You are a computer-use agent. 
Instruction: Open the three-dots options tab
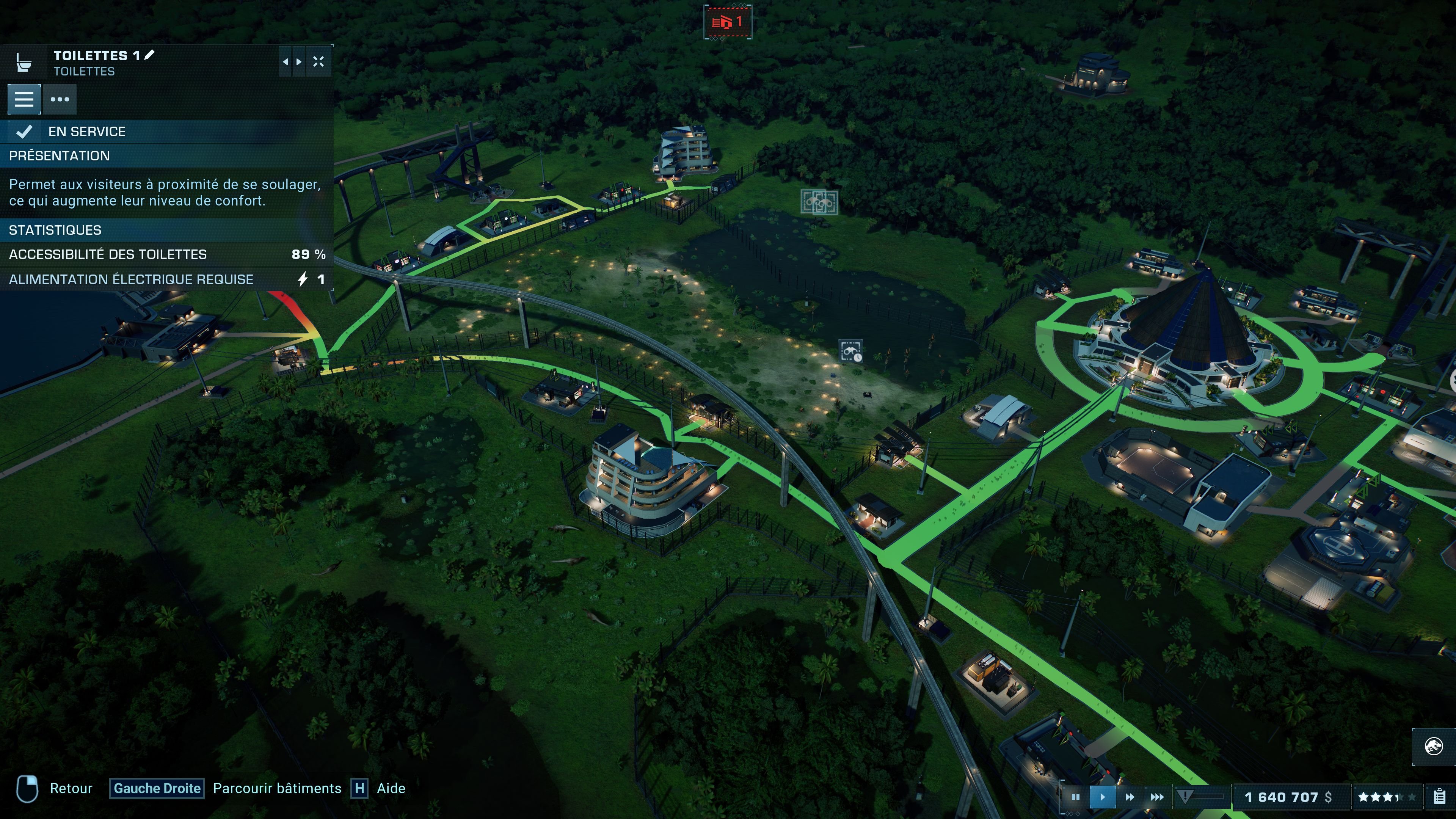[60, 99]
